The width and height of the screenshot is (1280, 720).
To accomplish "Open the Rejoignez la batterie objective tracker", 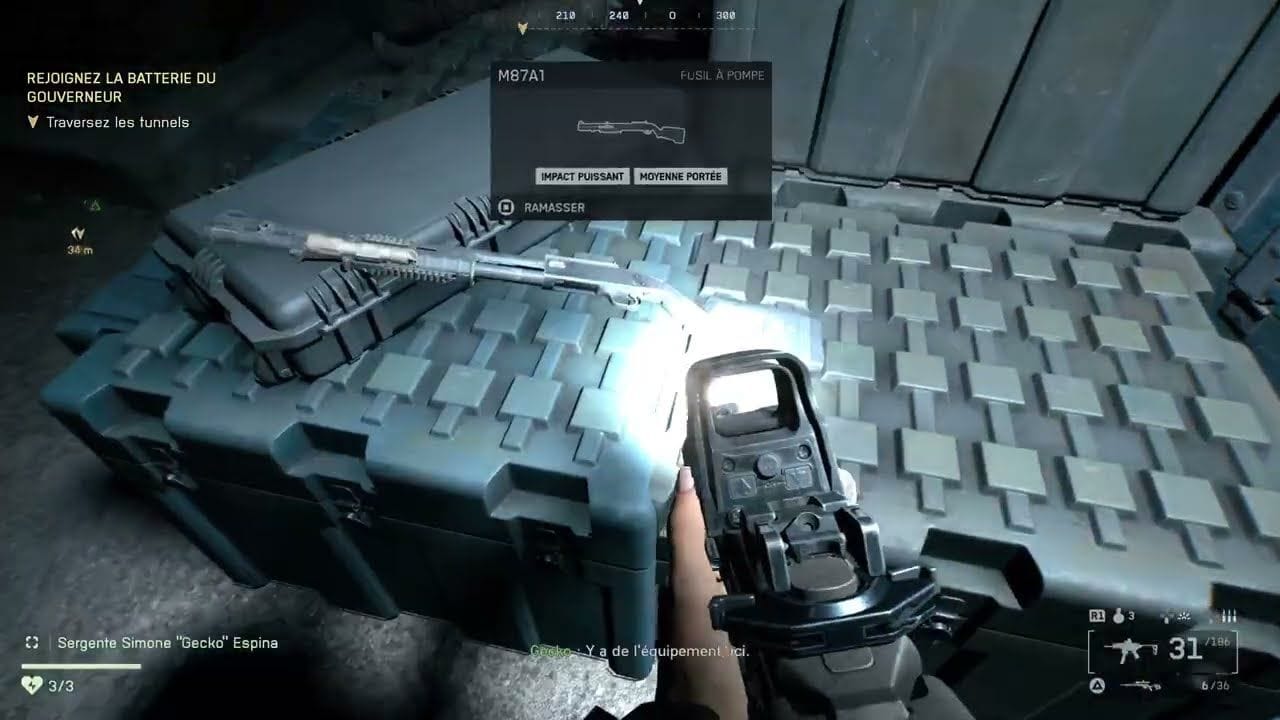I will [x=121, y=87].
